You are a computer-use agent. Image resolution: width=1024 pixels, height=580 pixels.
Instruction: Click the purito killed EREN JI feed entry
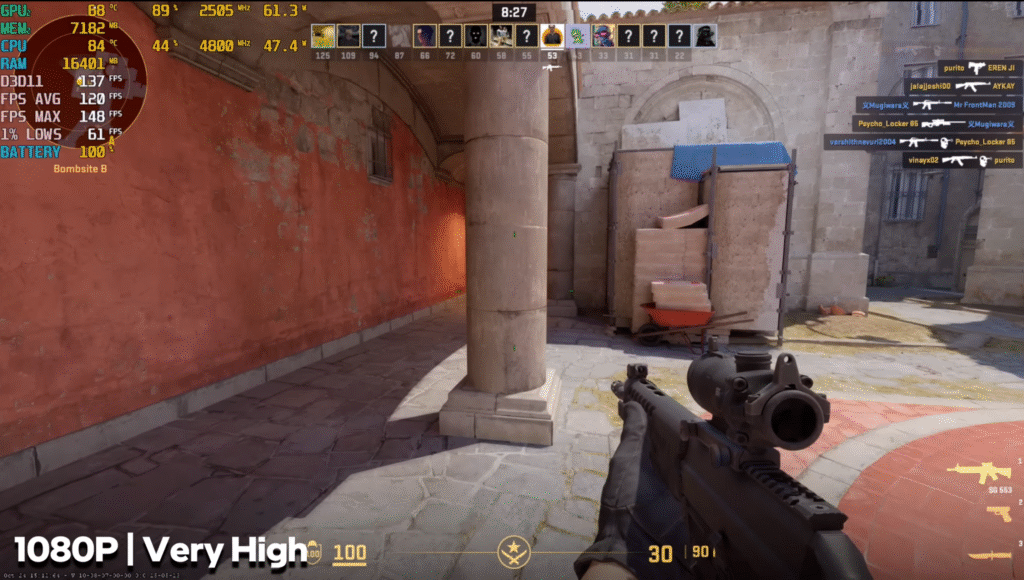coord(978,68)
